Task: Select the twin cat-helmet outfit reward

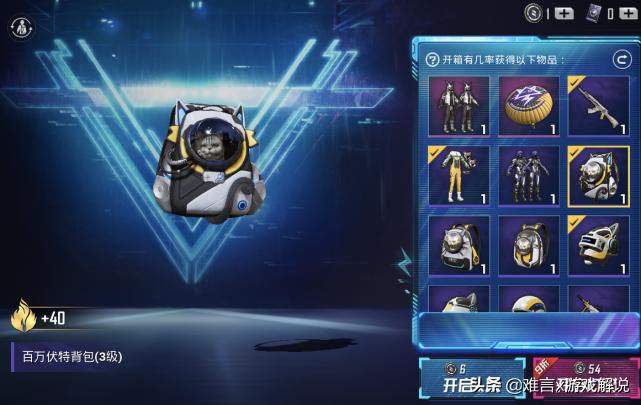Action: pyautogui.click(x=458, y=106)
